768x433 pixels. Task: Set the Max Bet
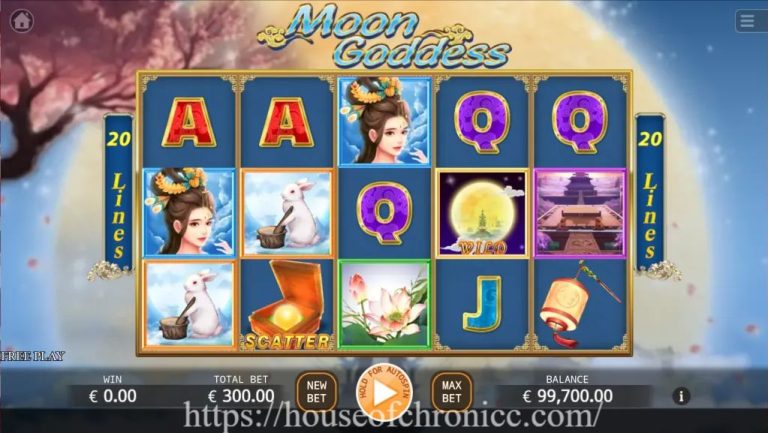pos(451,392)
